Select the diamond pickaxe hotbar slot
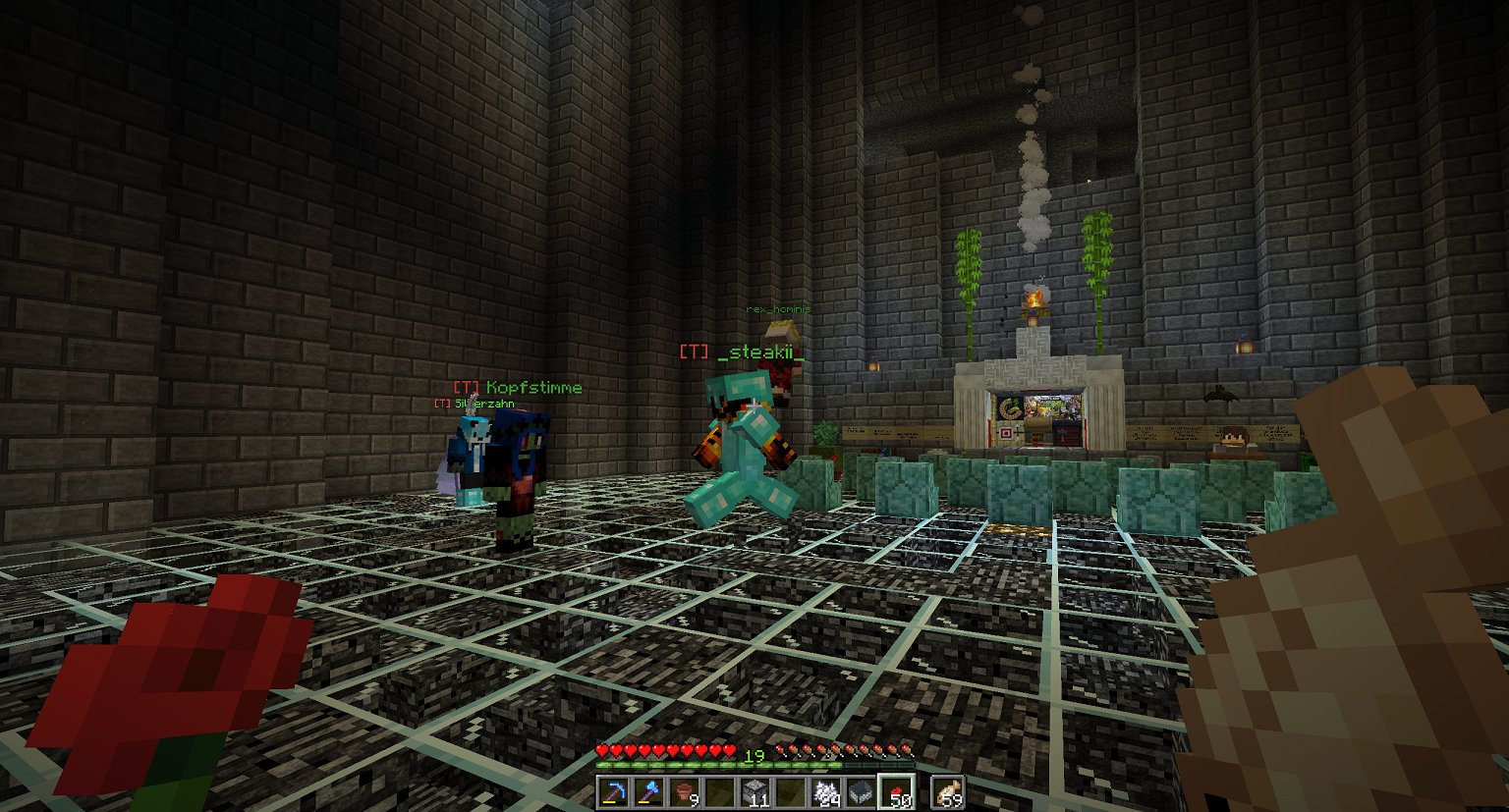1509x812 pixels. click(x=614, y=792)
